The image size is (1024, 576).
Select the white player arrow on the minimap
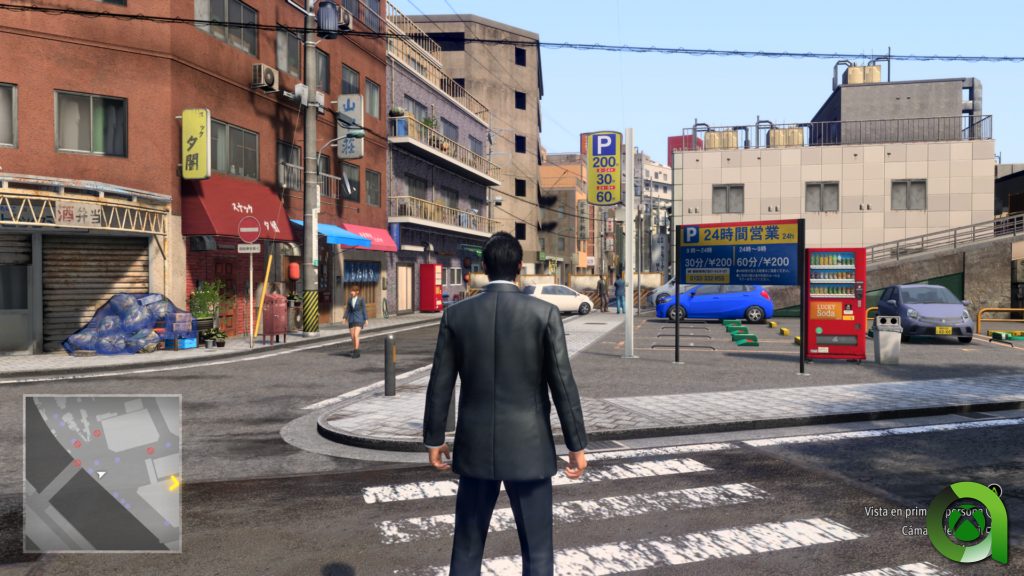pos(101,474)
